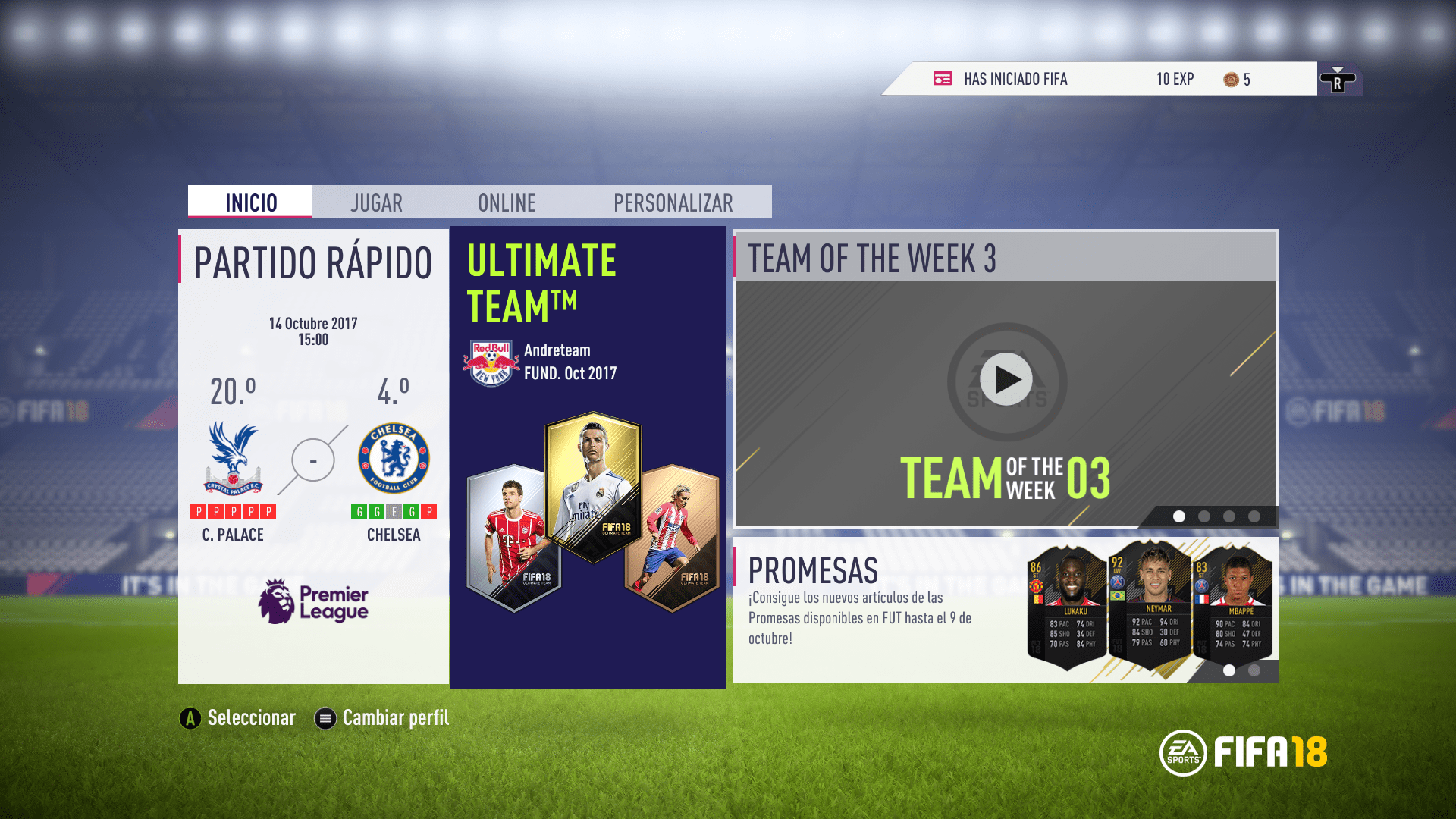Play the Team of the Week 03 video
The image size is (1456, 819).
1005,379
